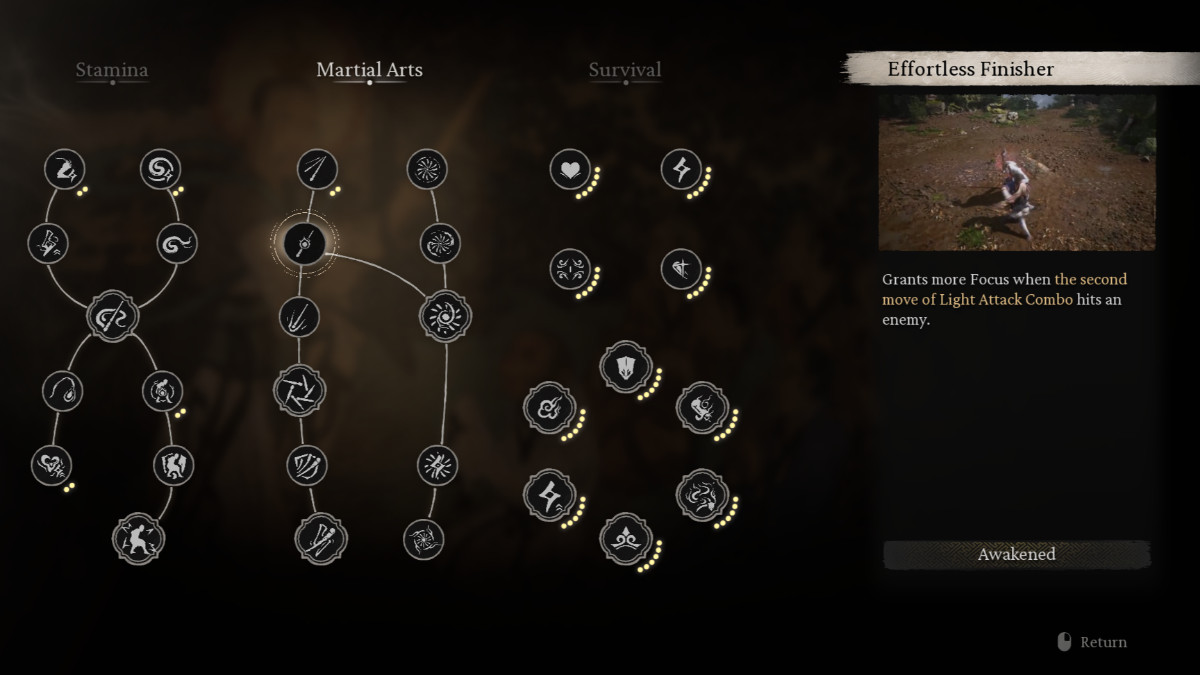Choose the lotus crown skill node

point(625,538)
